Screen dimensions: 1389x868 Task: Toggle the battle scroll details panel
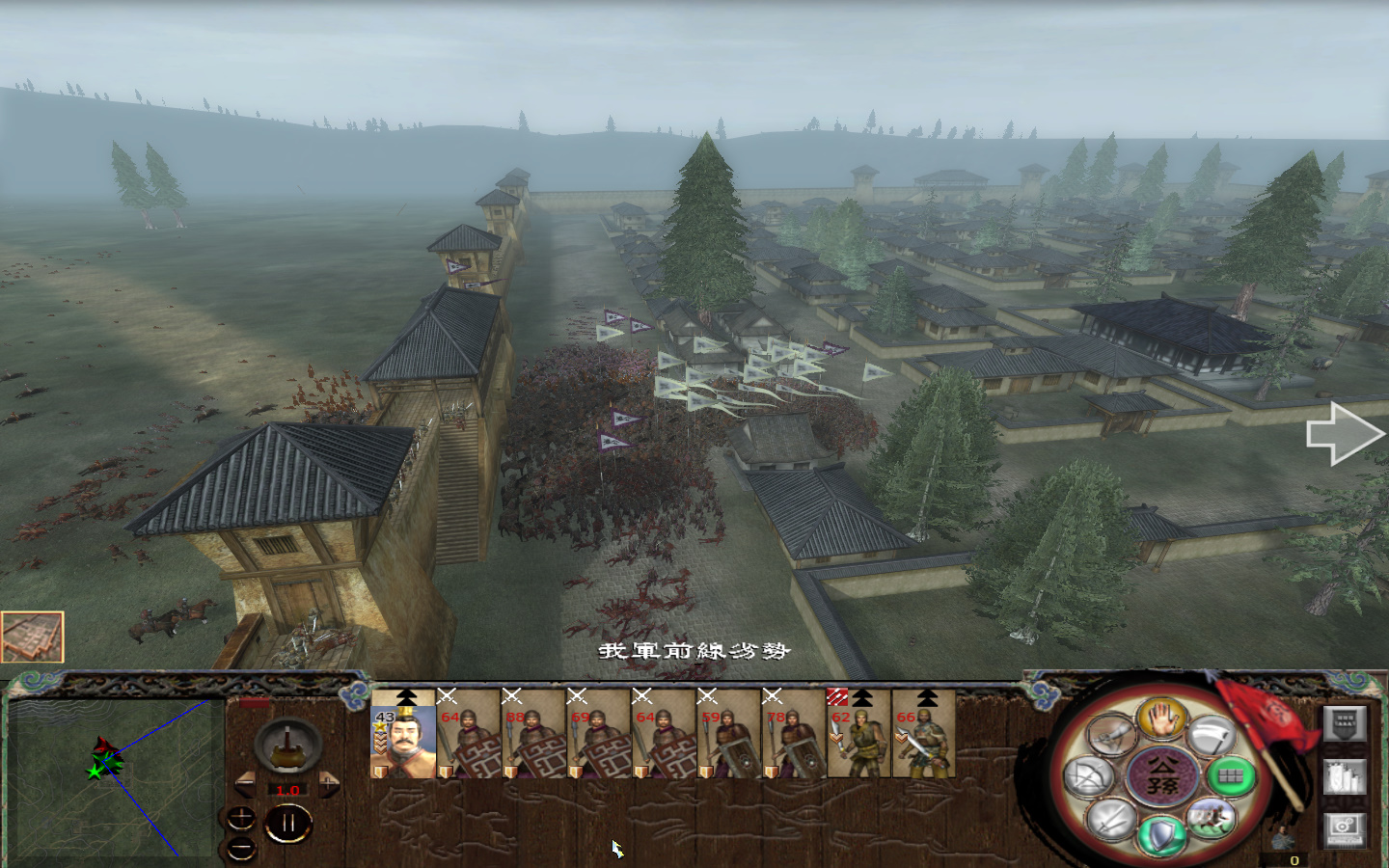pyautogui.click(x=1345, y=776)
